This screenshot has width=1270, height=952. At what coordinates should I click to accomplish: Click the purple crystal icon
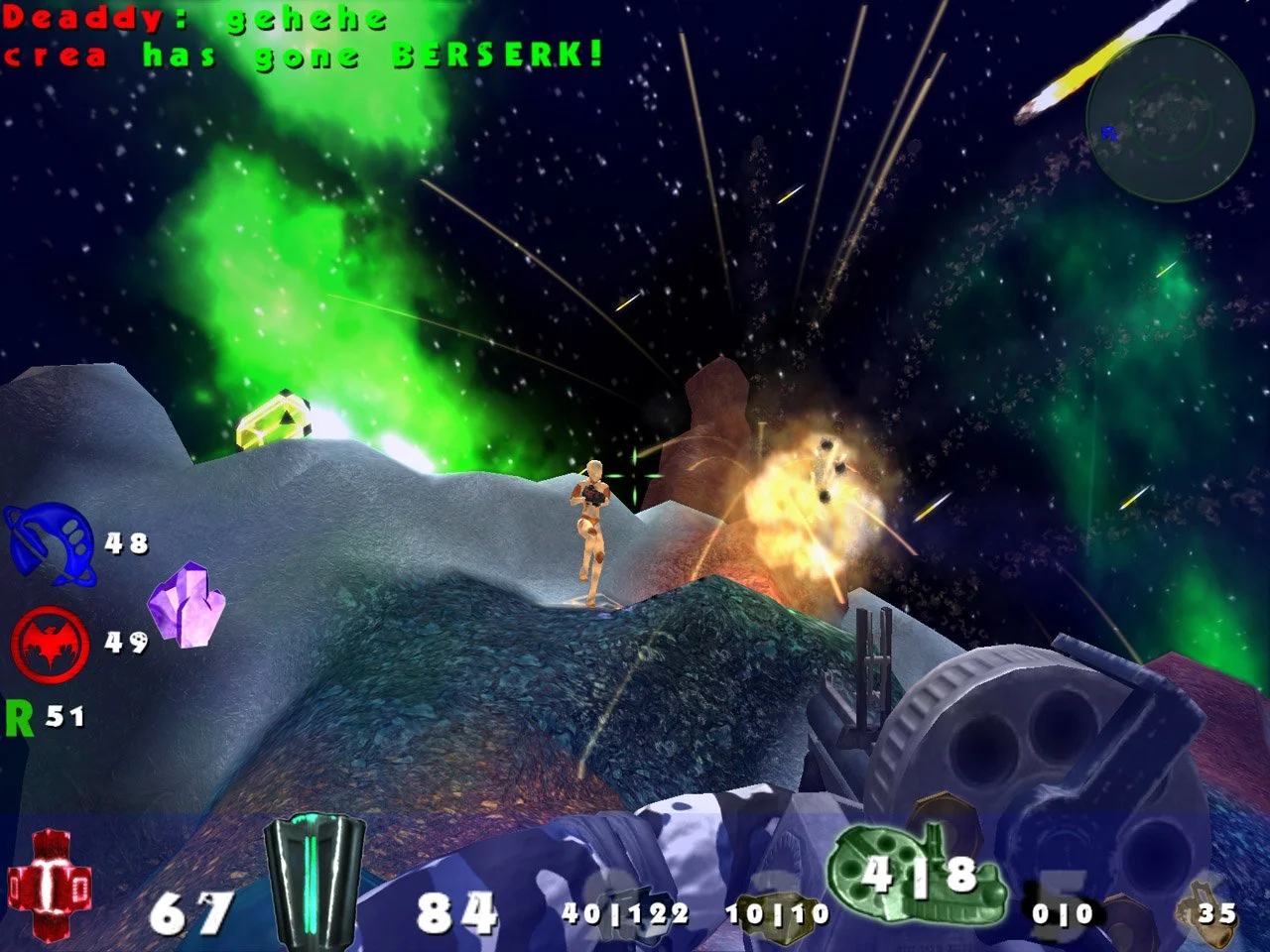187,605
